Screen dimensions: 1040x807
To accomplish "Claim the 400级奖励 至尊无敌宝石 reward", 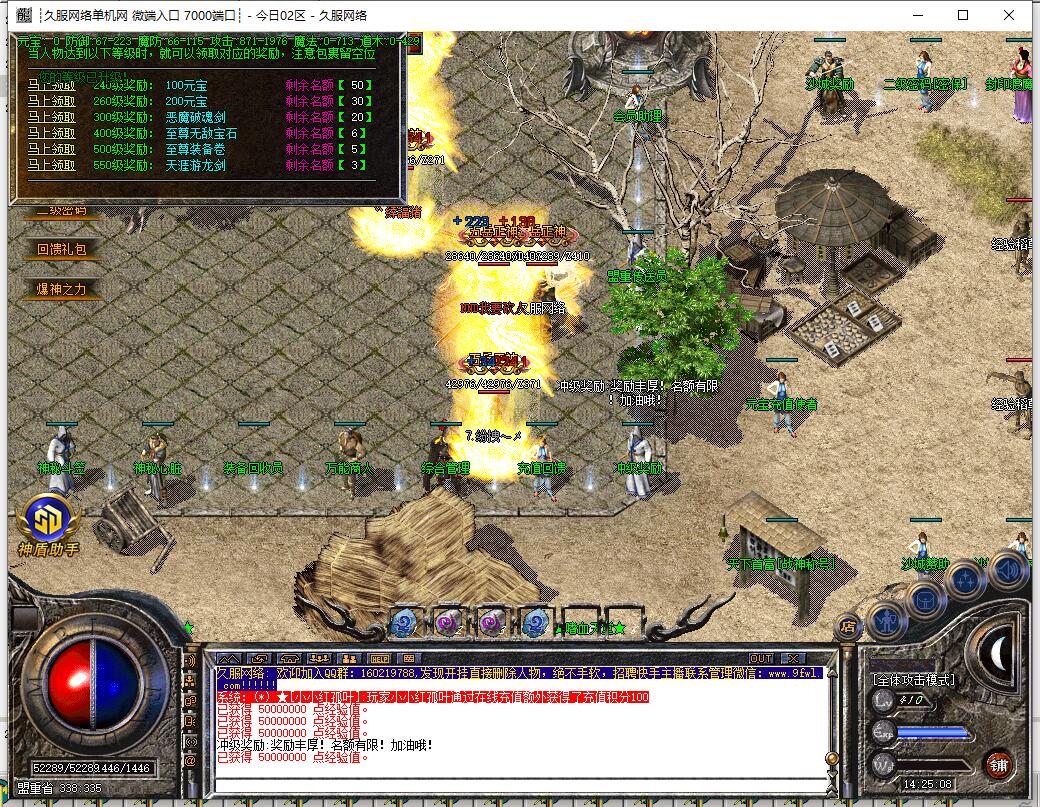I will pyautogui.click(x=51, y=133).
